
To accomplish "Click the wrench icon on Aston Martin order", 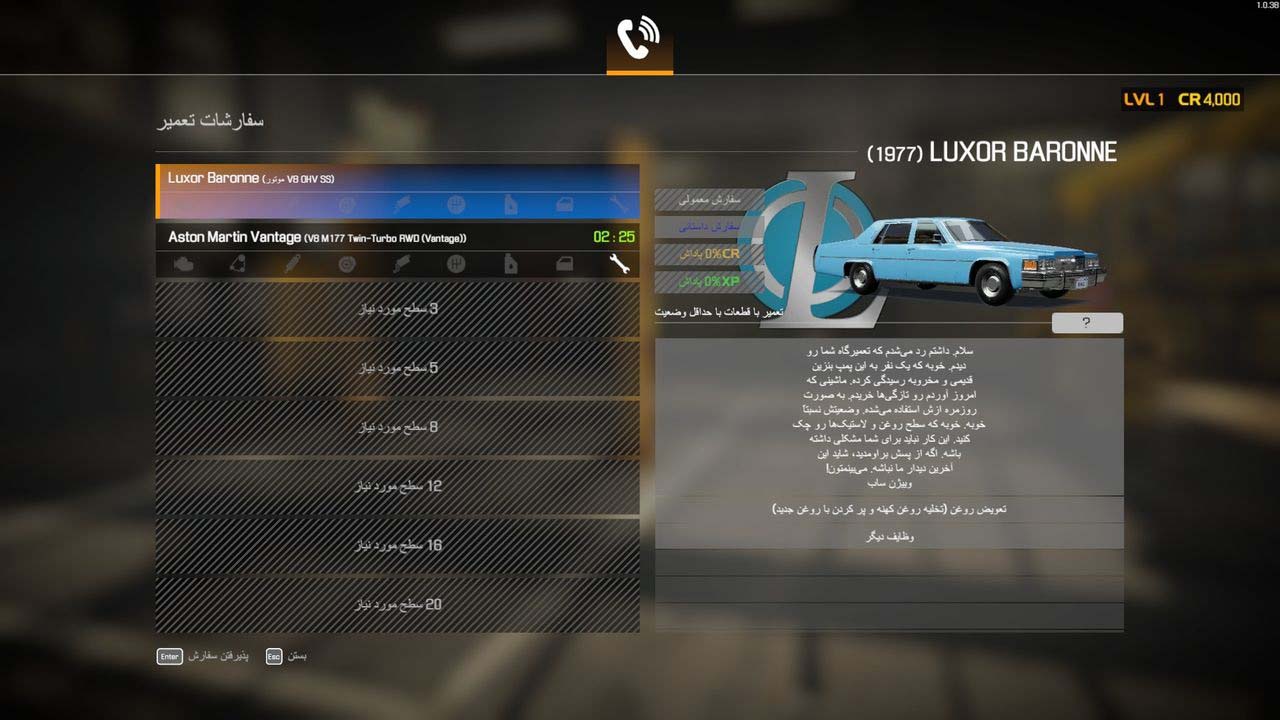I will tap(619, 264).
